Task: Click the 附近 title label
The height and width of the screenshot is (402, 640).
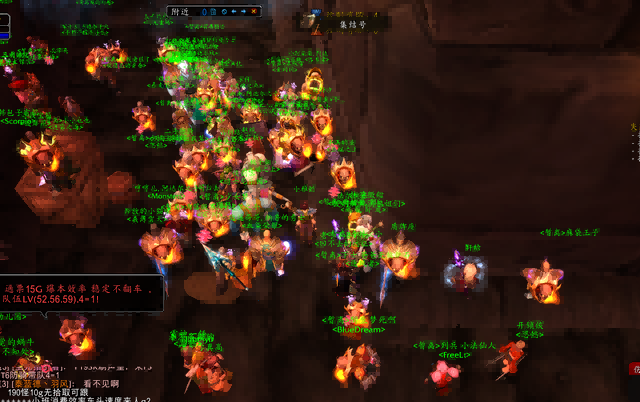Action: tap(180, 12)
